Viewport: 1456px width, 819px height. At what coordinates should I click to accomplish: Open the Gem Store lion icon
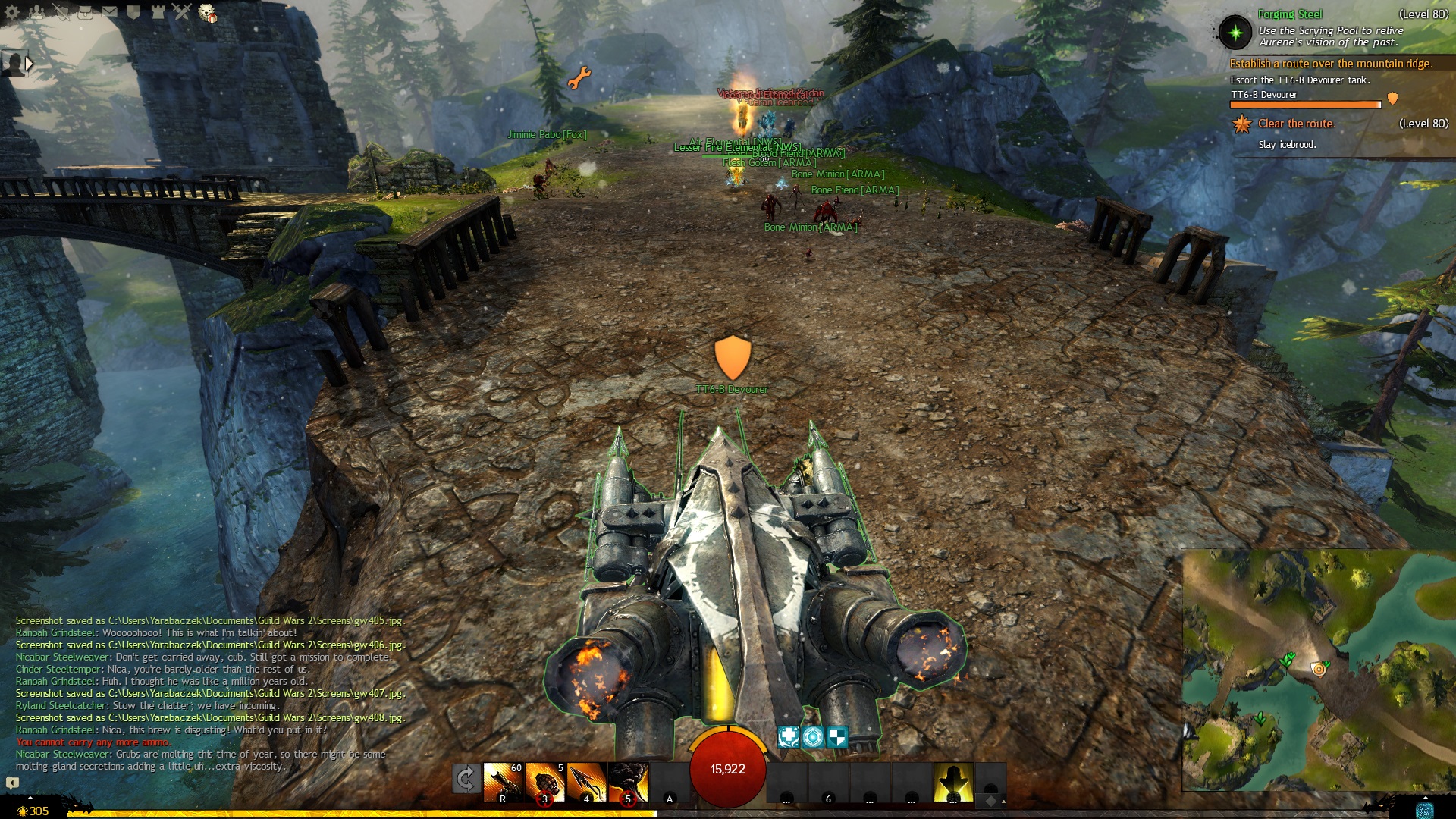click(207, 13)
